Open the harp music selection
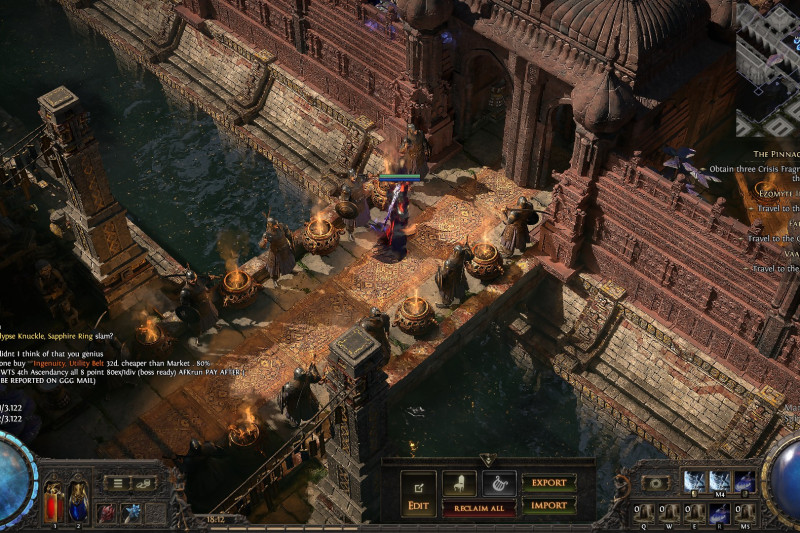Image resolution: width=800 pixels, height=533 pixels. click(x=499, y=485)
